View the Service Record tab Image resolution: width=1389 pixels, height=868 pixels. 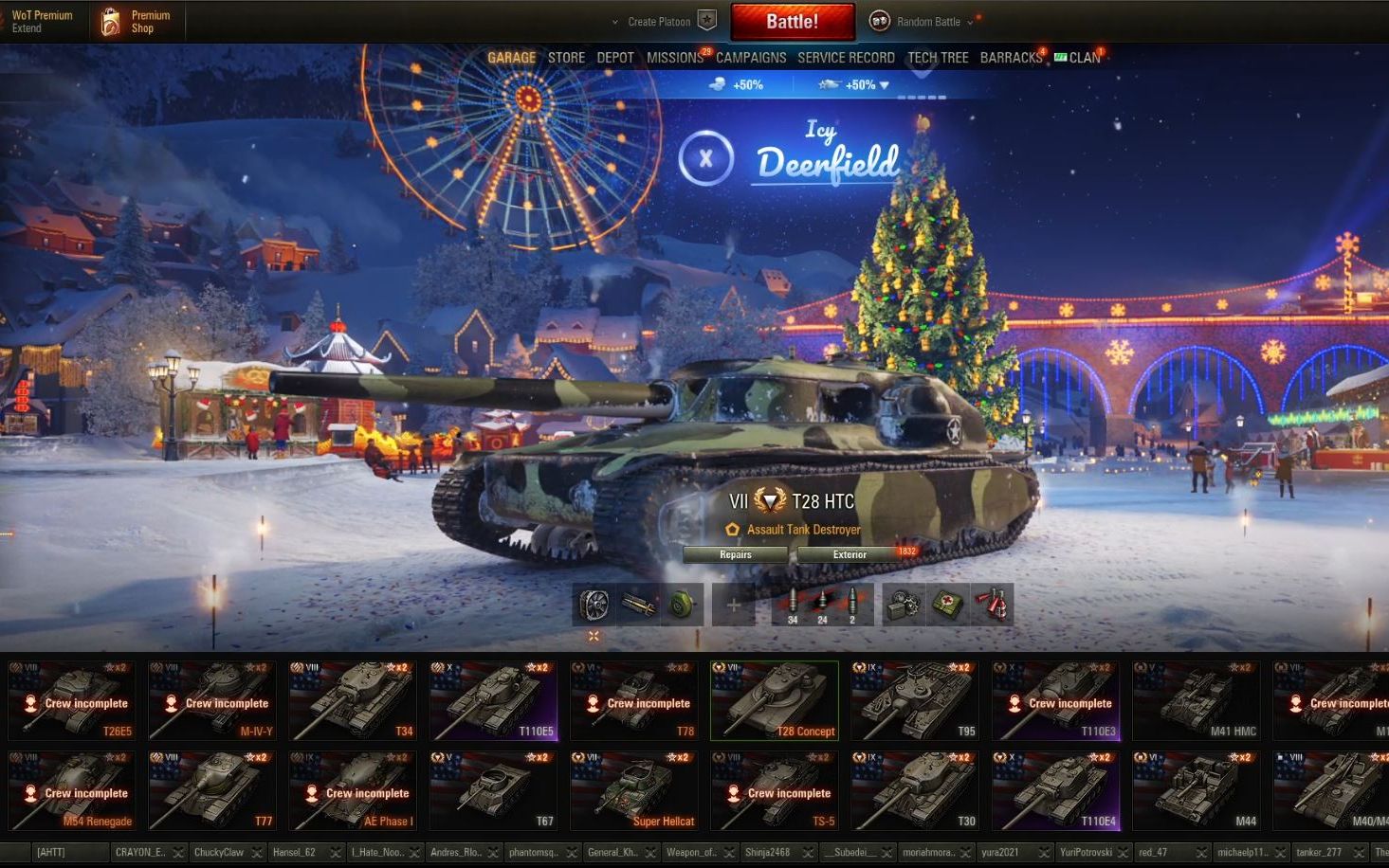[x=846, y=58]
